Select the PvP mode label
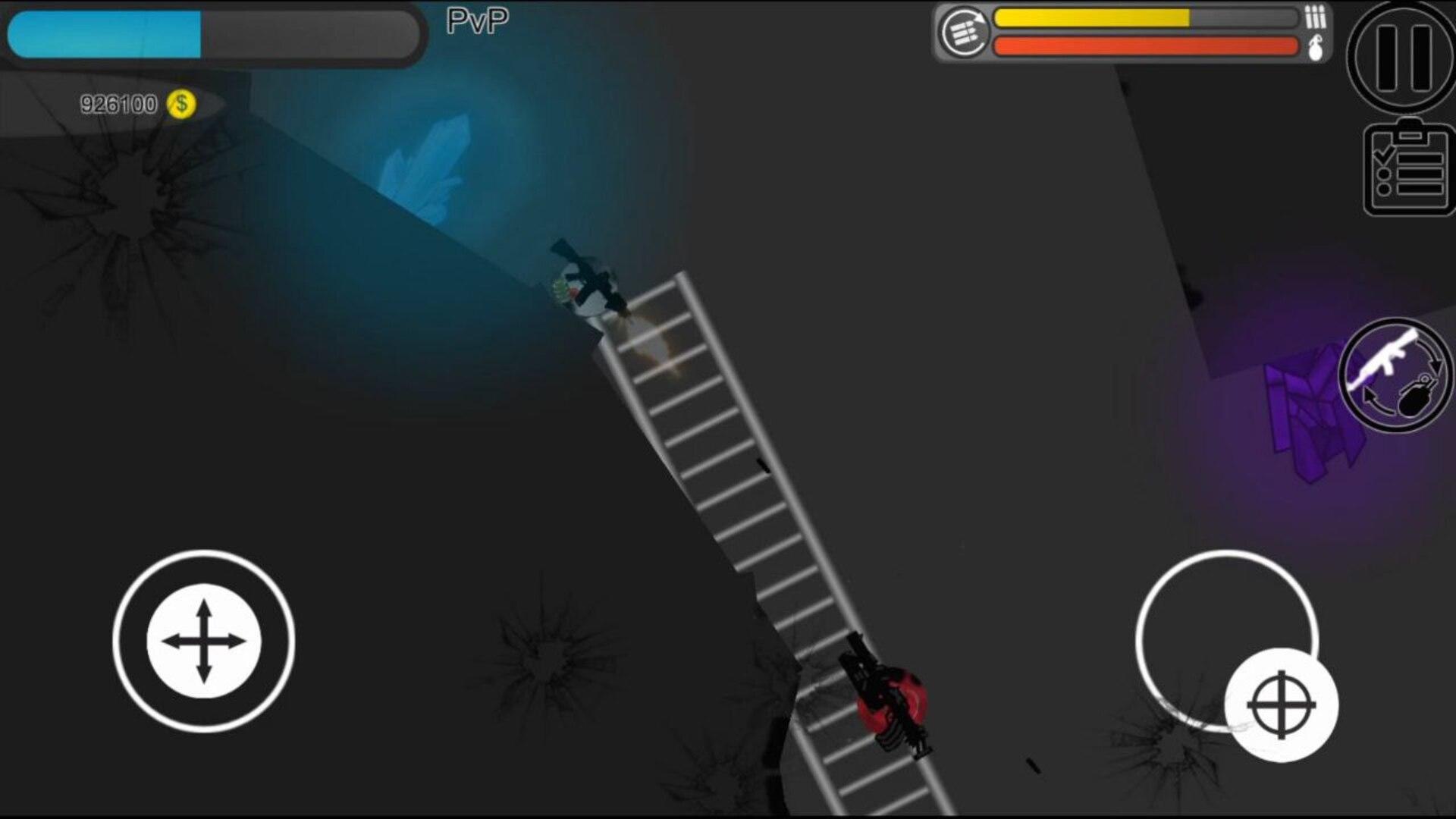 tap(476, 20)
